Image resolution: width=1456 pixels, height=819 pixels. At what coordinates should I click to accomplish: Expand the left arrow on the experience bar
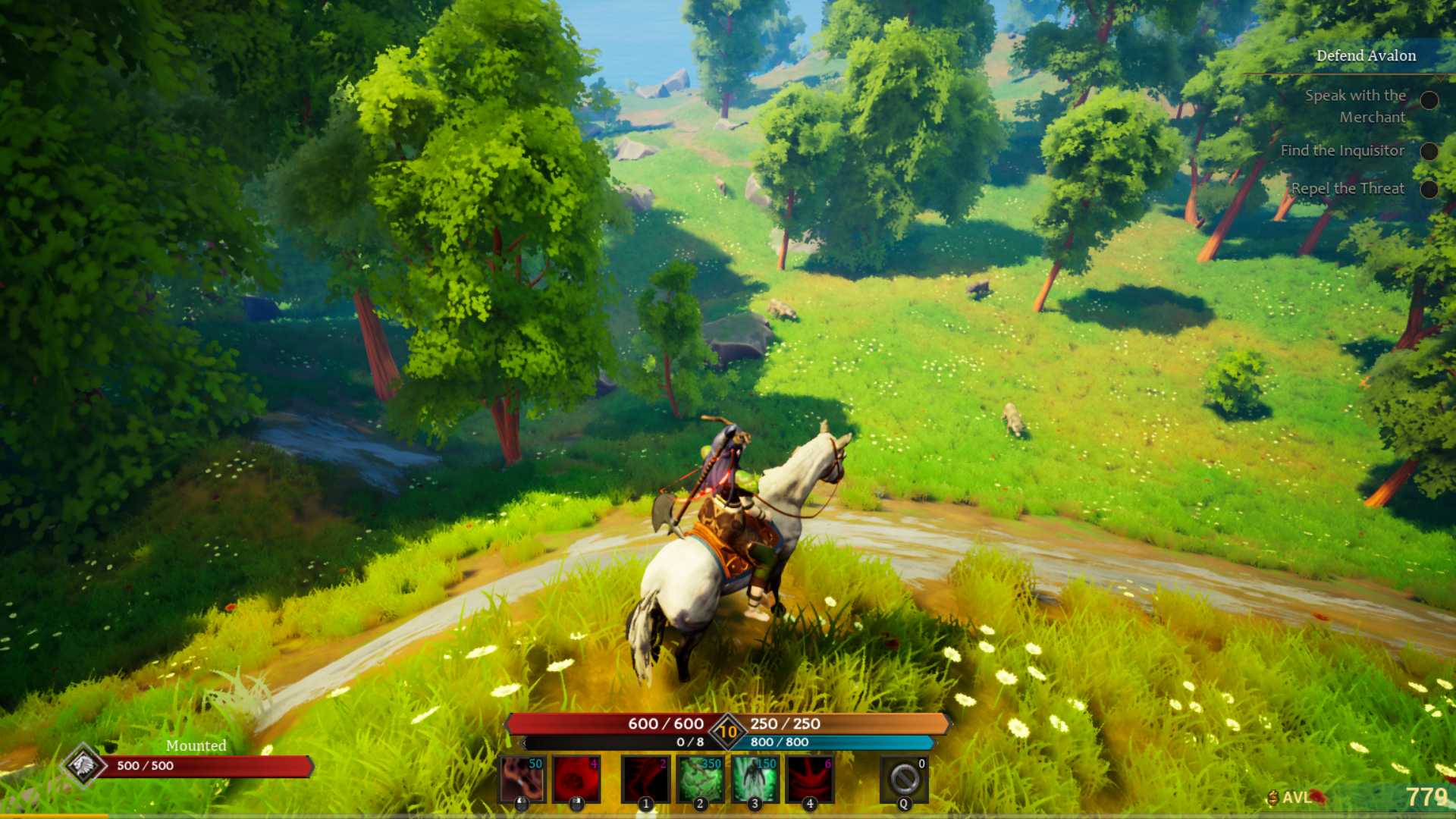click(522, 742)
